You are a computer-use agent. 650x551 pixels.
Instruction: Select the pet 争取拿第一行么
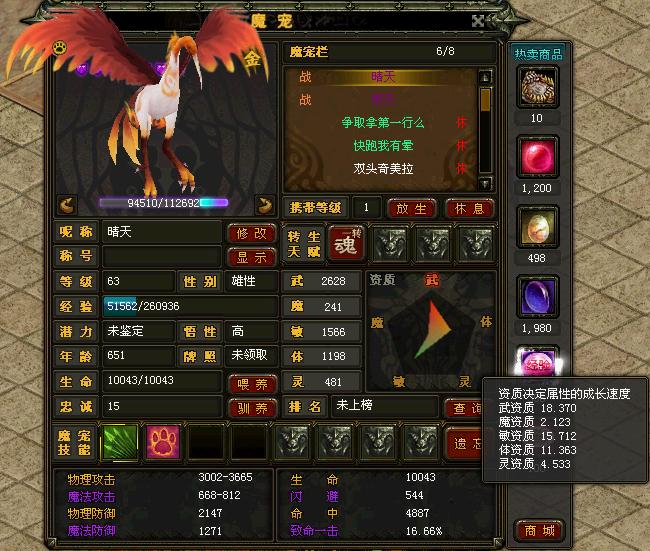coord(383,123)
